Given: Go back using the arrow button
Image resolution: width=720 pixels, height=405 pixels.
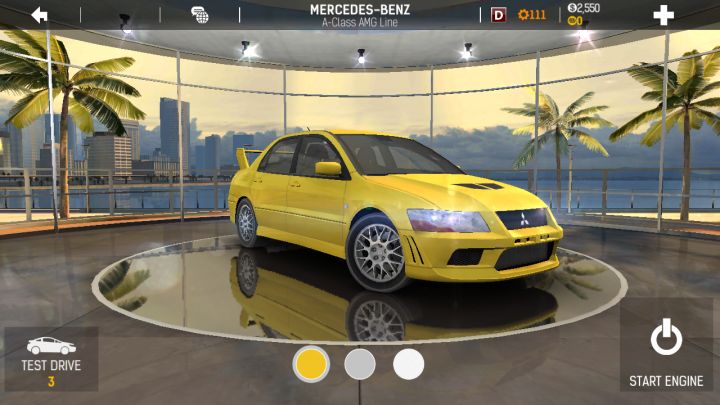Looking at the screenshot, I should [x=40, y=15].
